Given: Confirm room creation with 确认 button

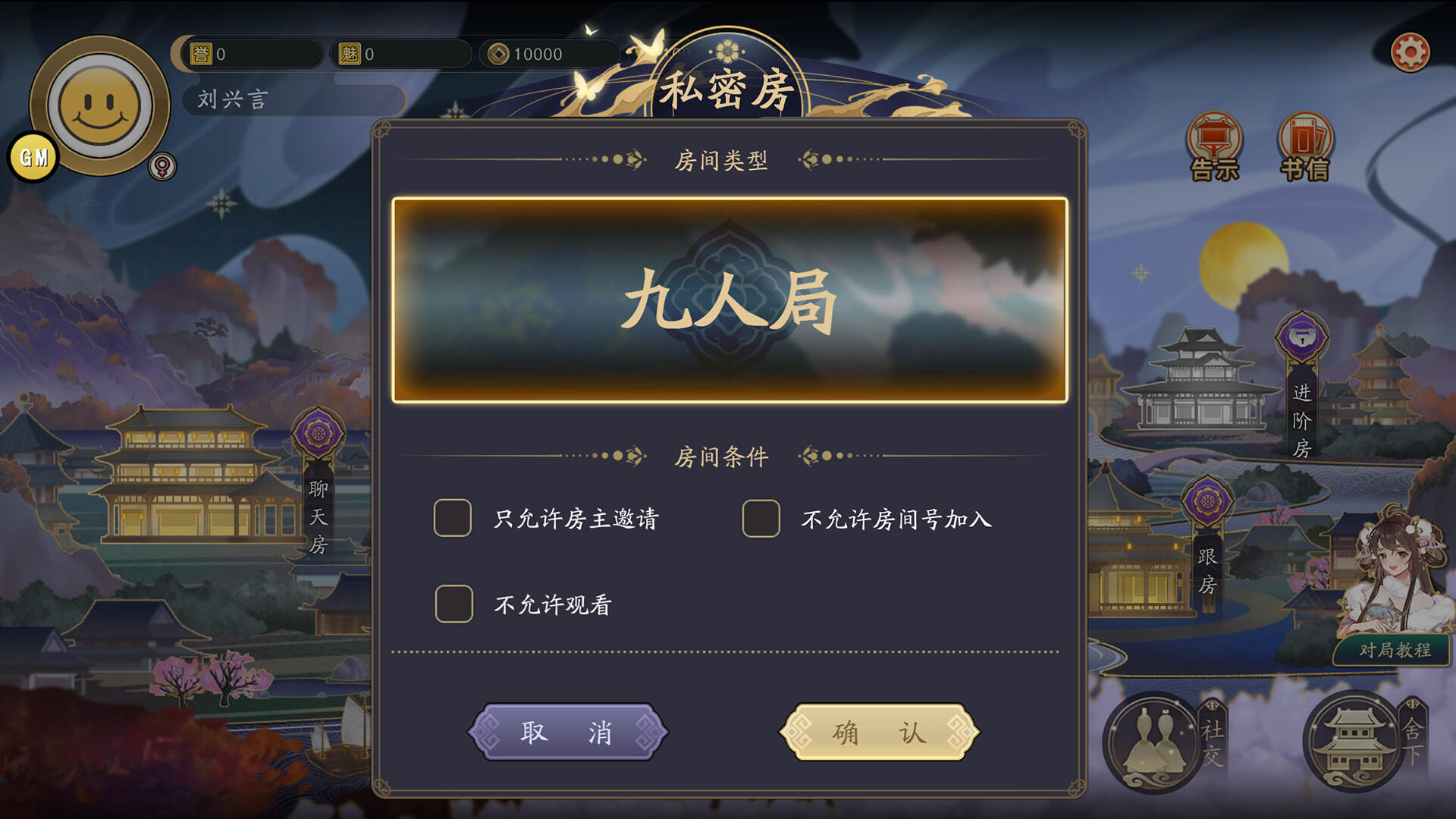Looking at the screenshot, I should click(878, 730).
